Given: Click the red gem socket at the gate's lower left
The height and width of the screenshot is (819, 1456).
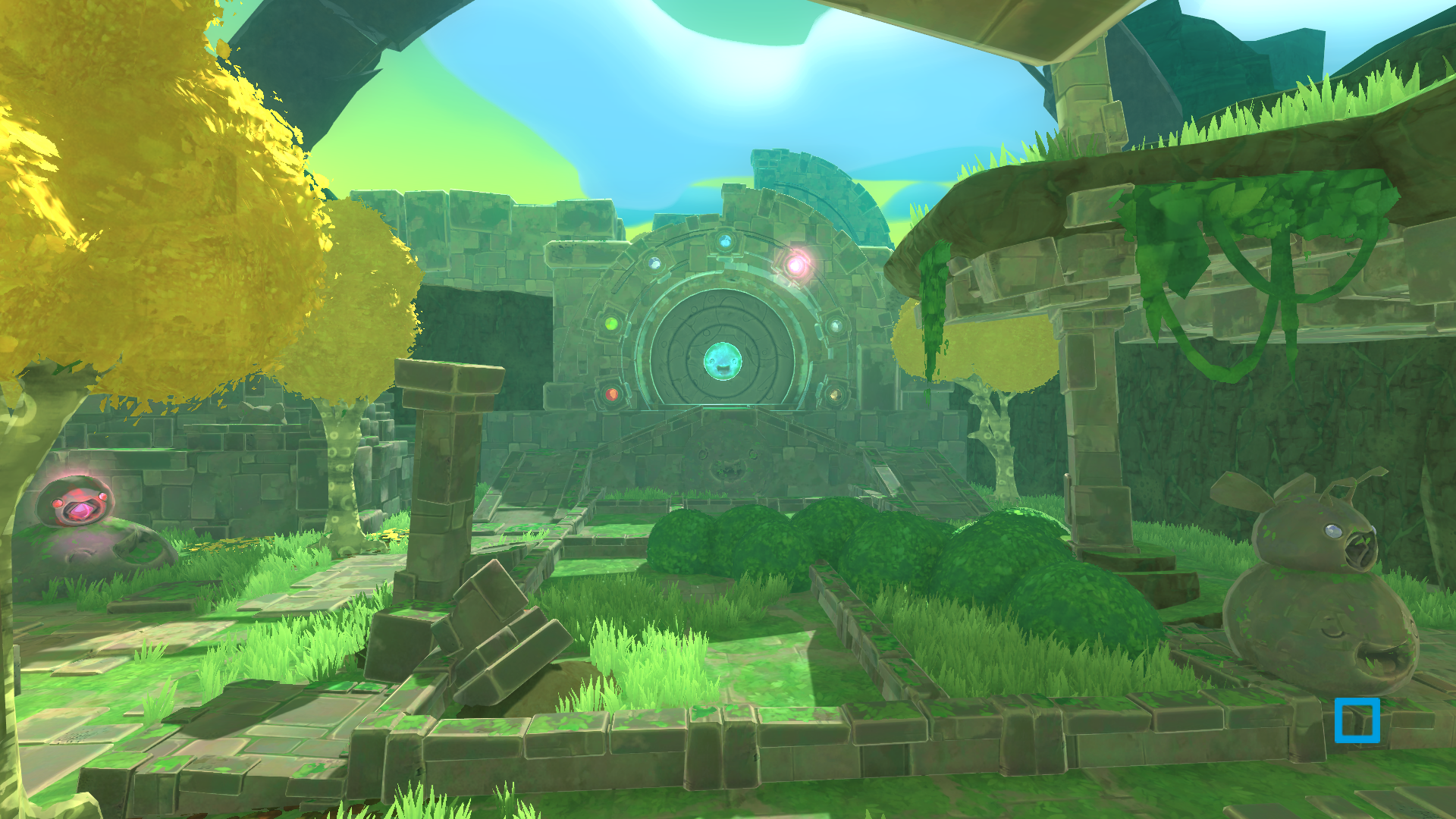Looking at the screenshot, I should tap(612, 394).
